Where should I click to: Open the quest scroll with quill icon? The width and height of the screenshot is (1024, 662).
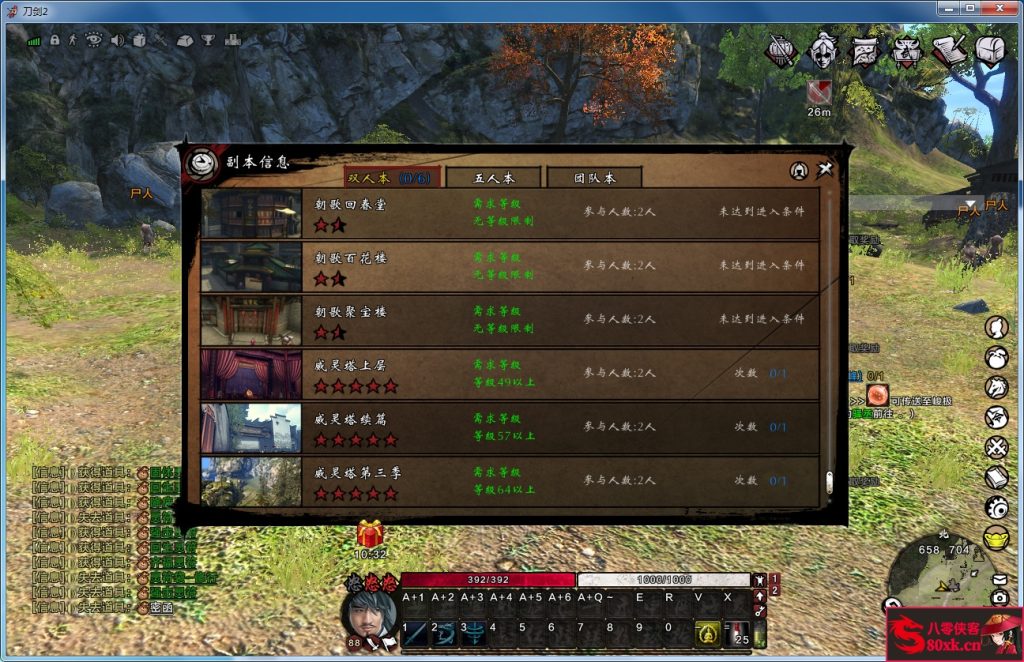948,50
